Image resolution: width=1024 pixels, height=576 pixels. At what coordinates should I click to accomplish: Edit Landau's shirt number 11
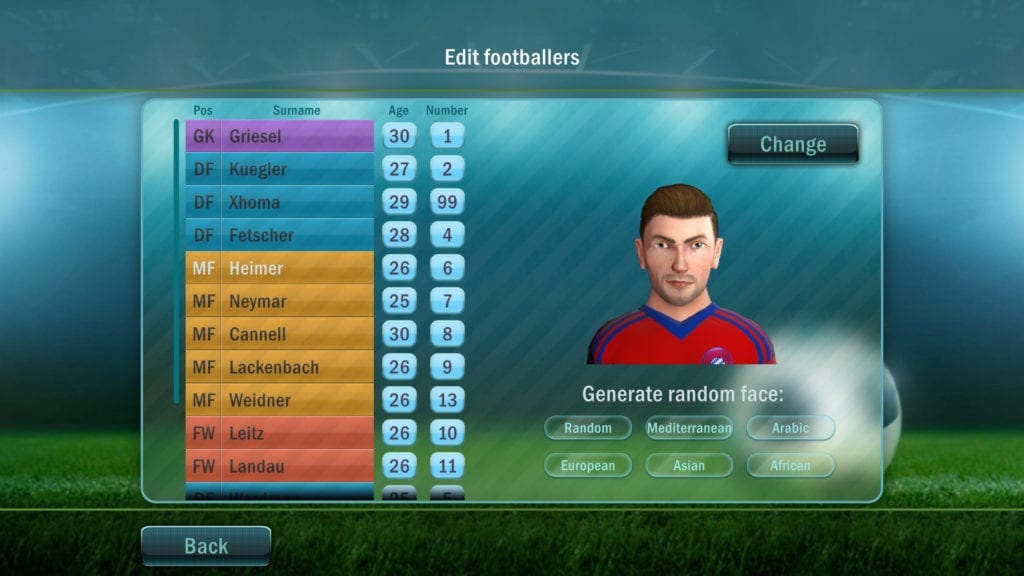[x=447, y=466]
